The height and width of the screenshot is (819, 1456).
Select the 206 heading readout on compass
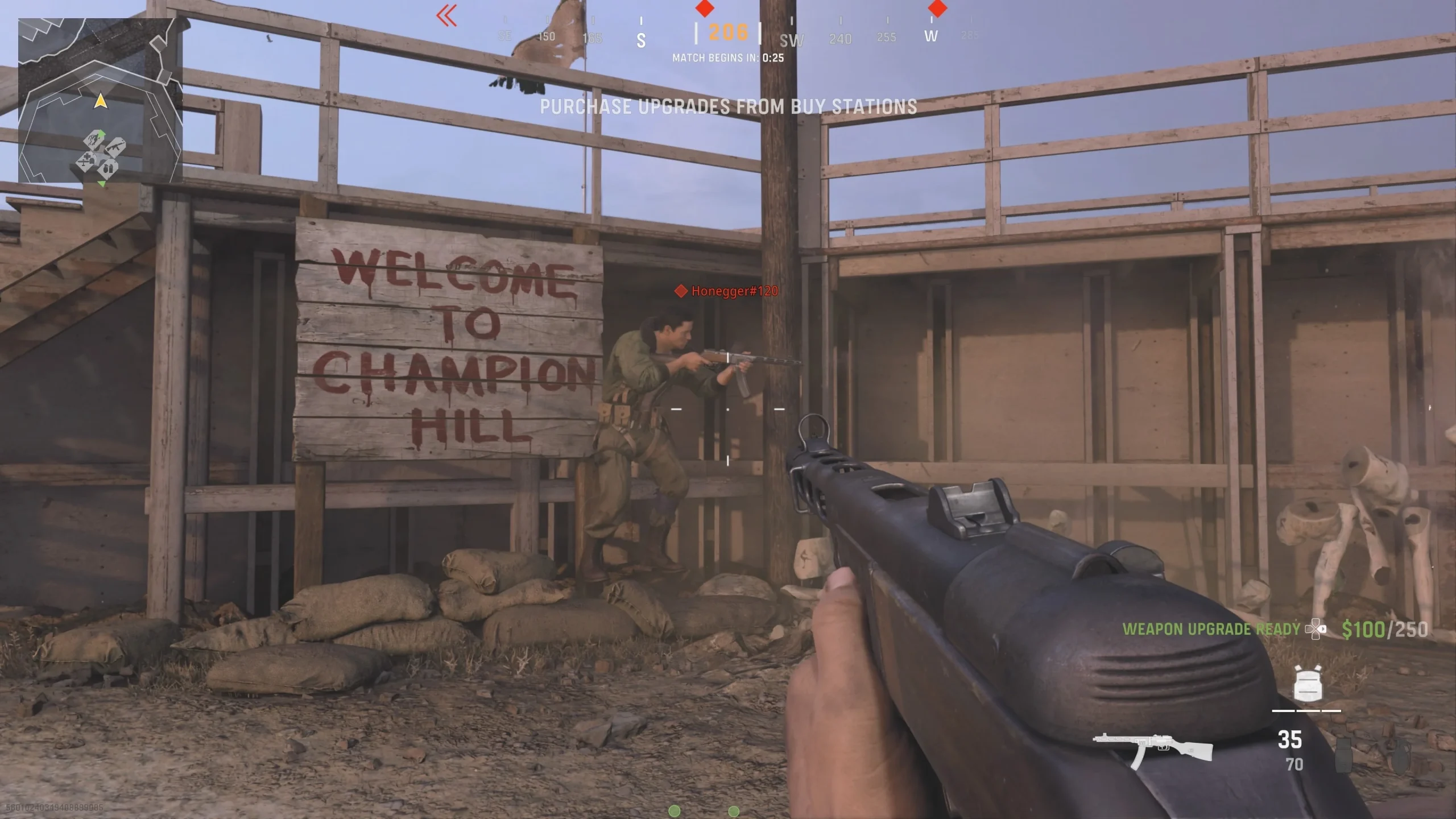point(728,32)
